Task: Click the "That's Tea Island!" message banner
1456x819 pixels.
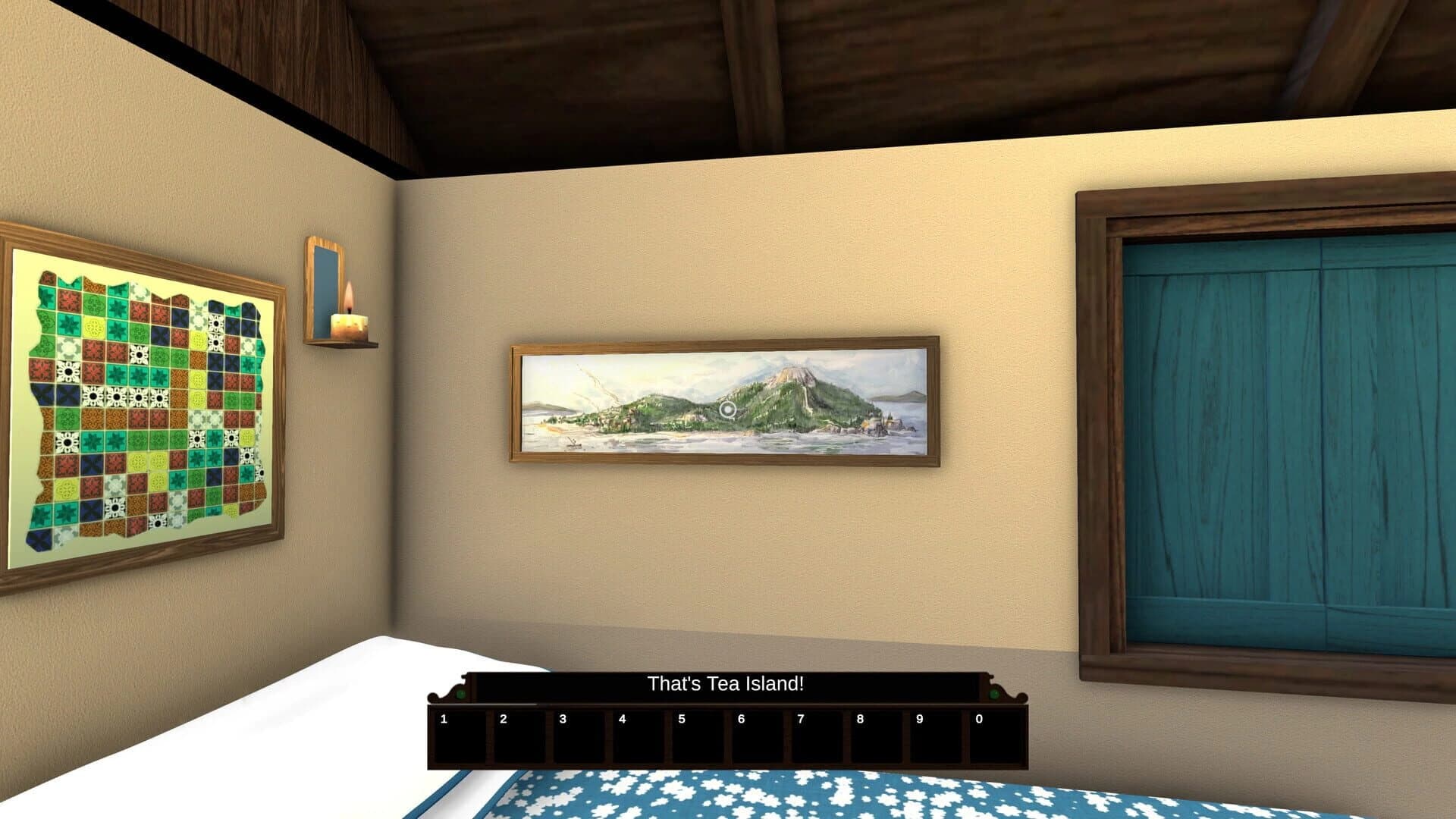Action: (725, 684)
